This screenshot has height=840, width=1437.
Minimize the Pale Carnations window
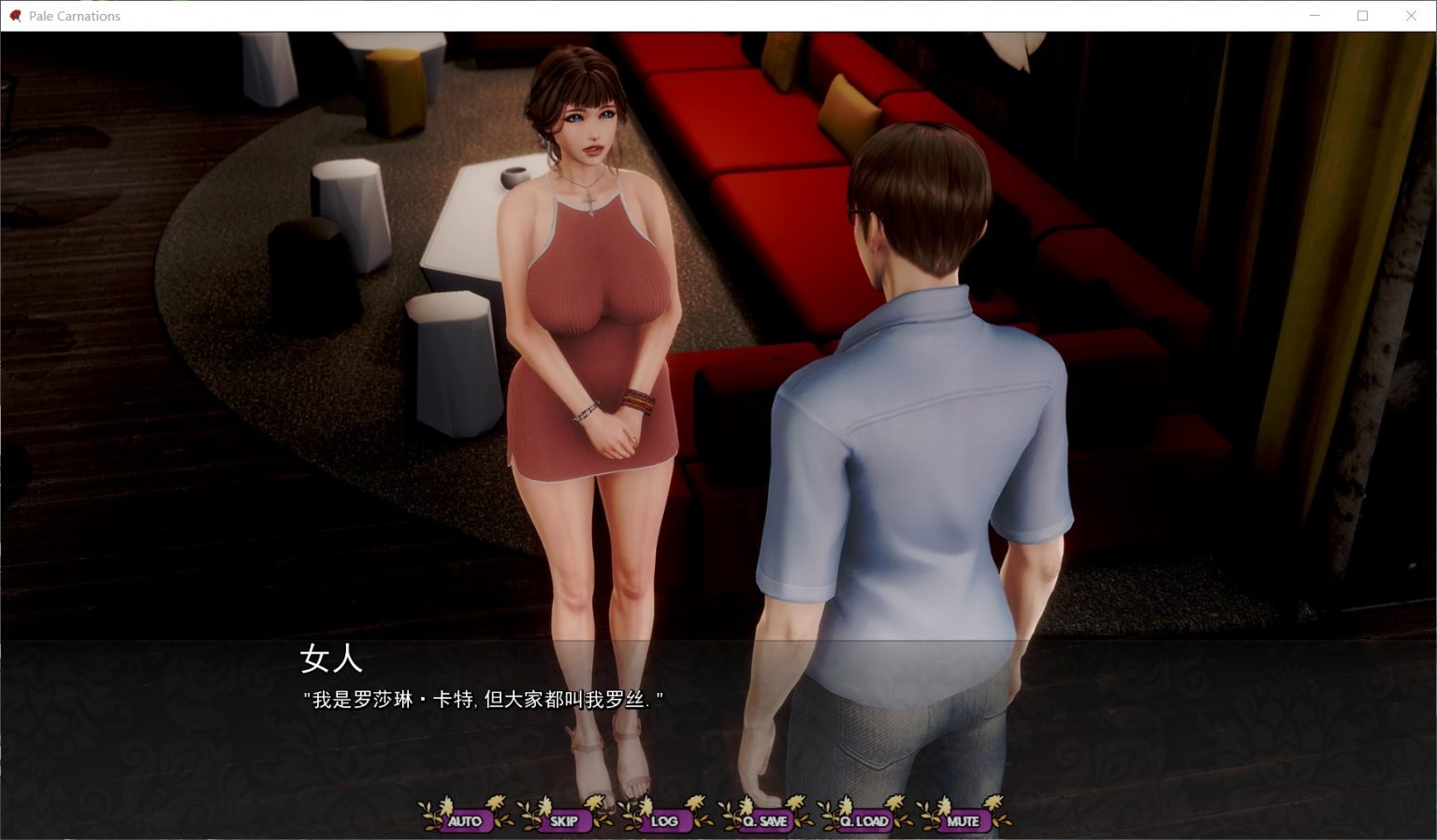[1313, 16]
